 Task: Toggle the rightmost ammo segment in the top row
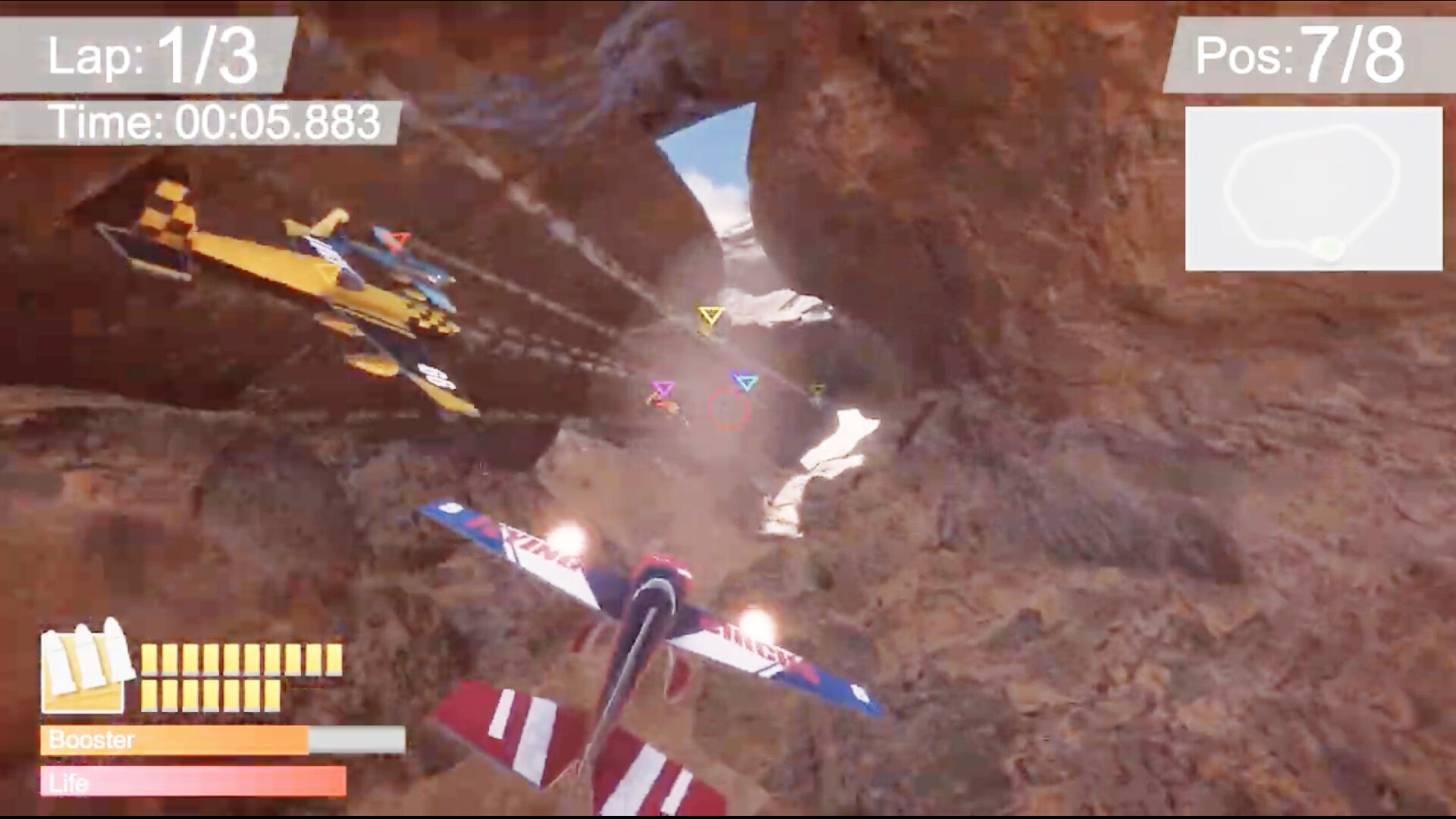pos(334,657)
